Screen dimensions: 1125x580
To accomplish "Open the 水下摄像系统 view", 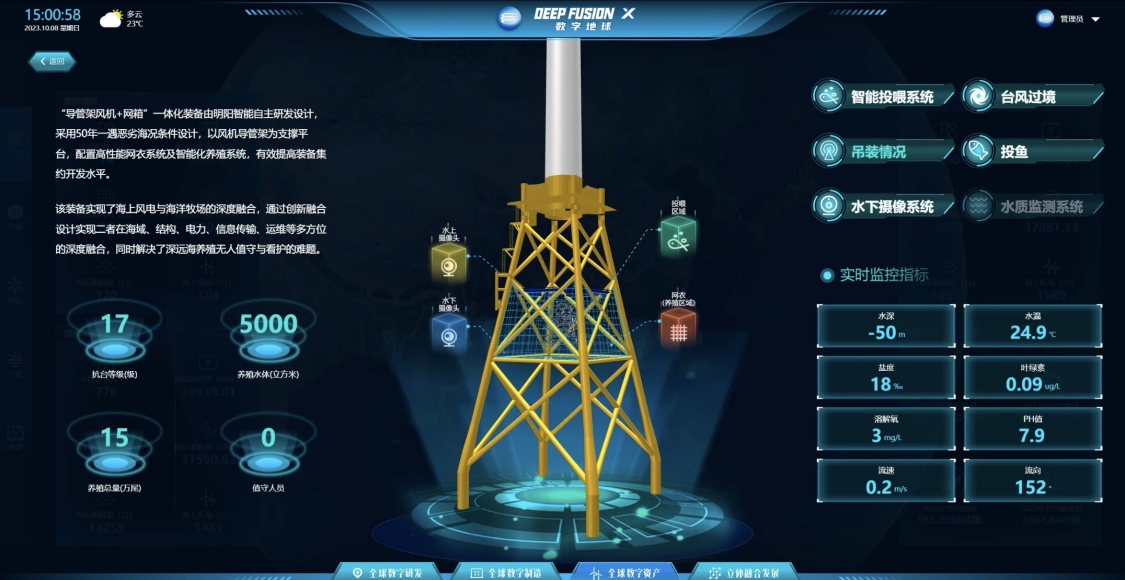I will (x=881, y=207).
